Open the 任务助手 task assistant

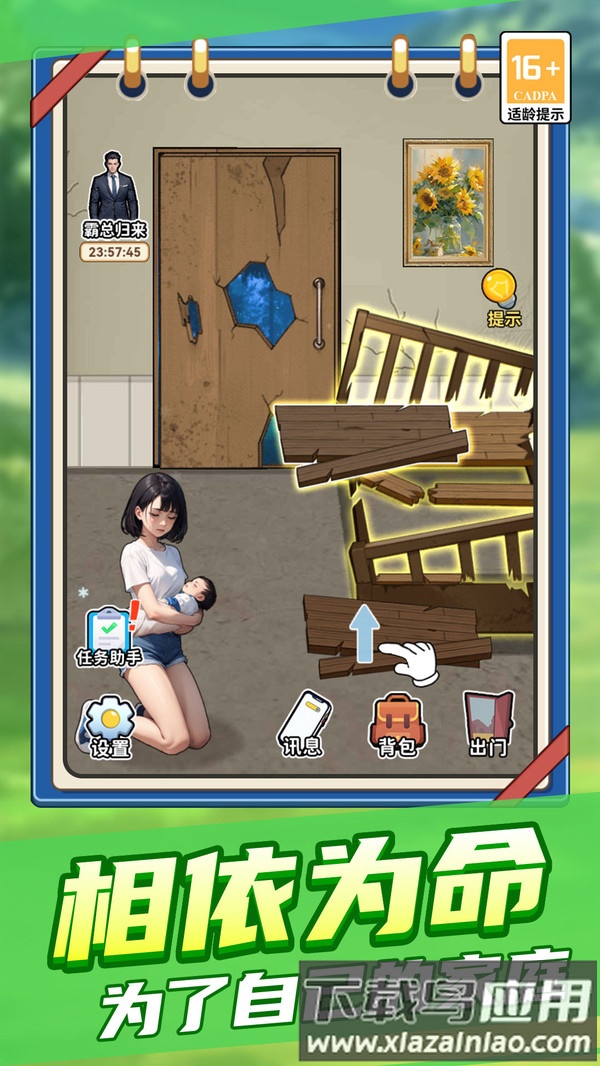pyautogui.click(x=109, y=635)
